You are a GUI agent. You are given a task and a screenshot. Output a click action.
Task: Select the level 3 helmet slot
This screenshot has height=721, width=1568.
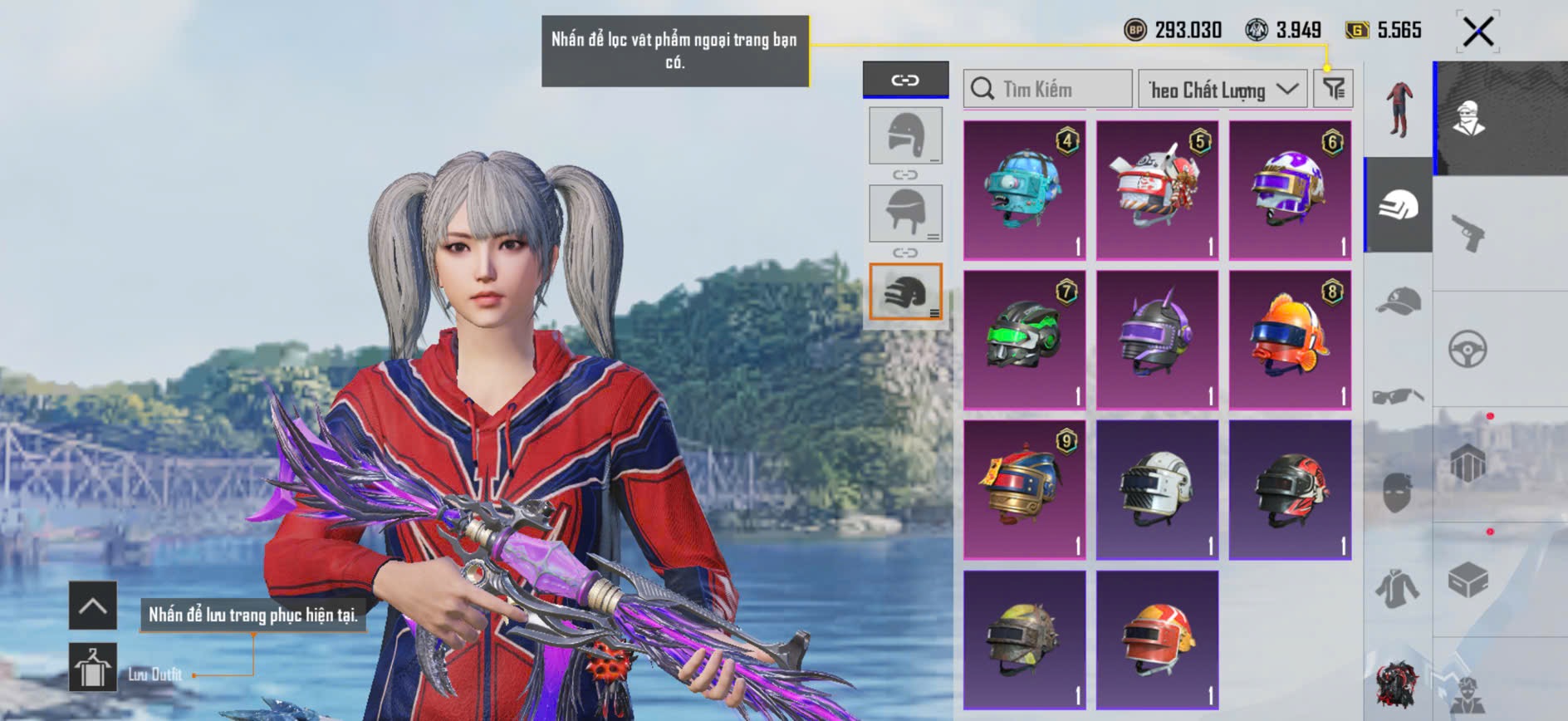(x=905, y=292)
